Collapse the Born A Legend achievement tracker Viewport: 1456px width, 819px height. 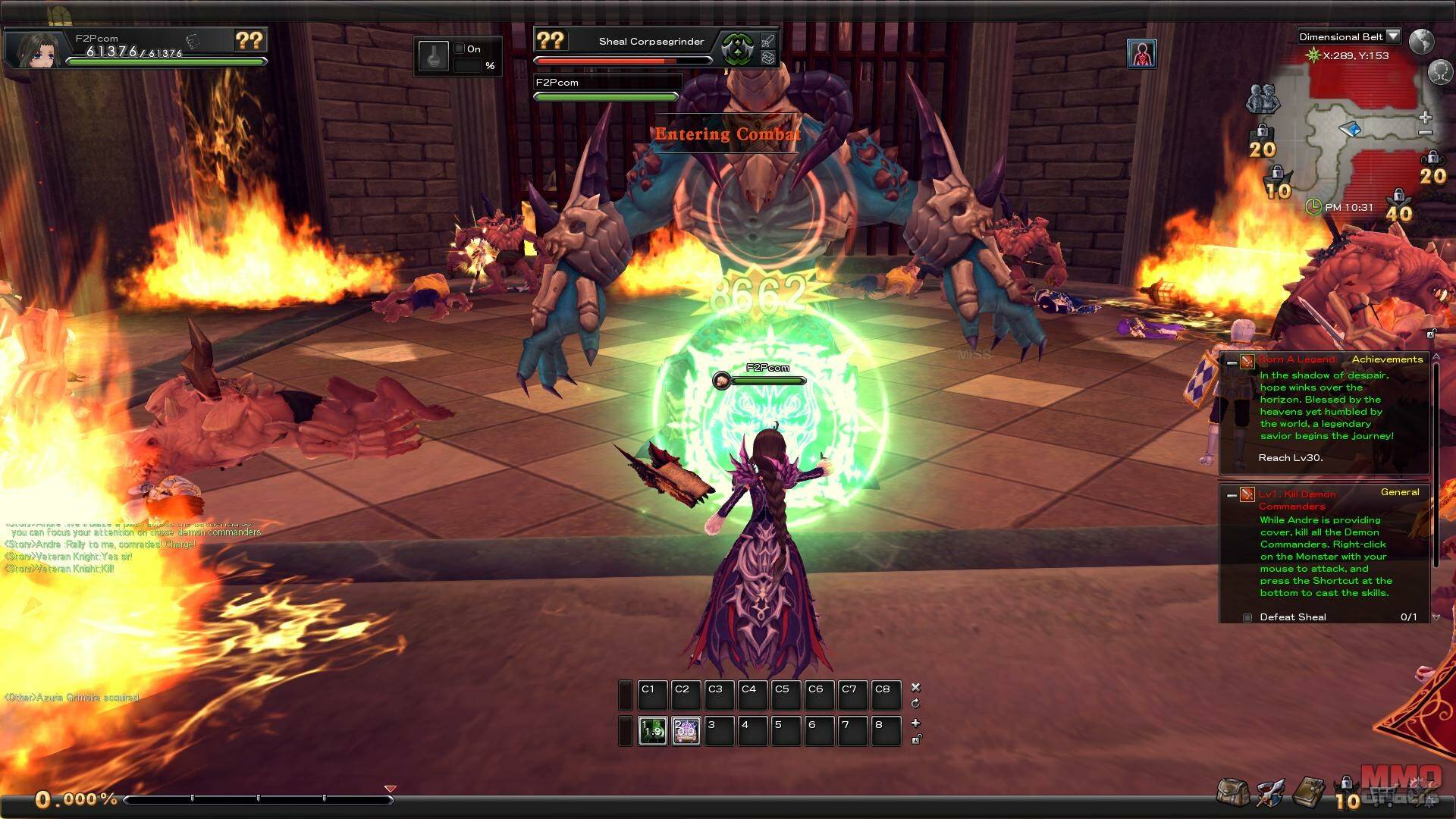click(x=1232, y=362)
